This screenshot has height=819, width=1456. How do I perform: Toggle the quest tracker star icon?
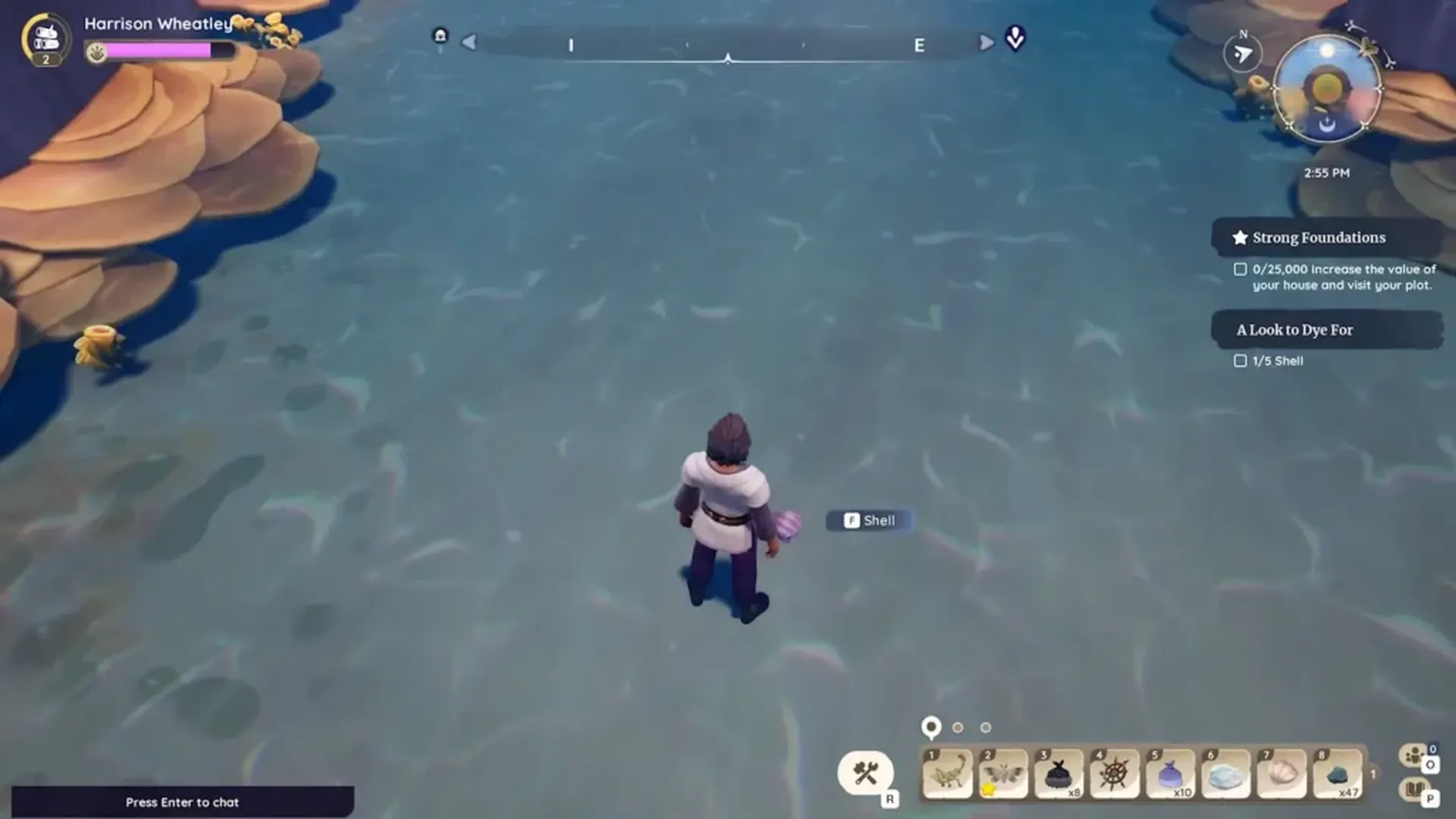pos(1242,237)
